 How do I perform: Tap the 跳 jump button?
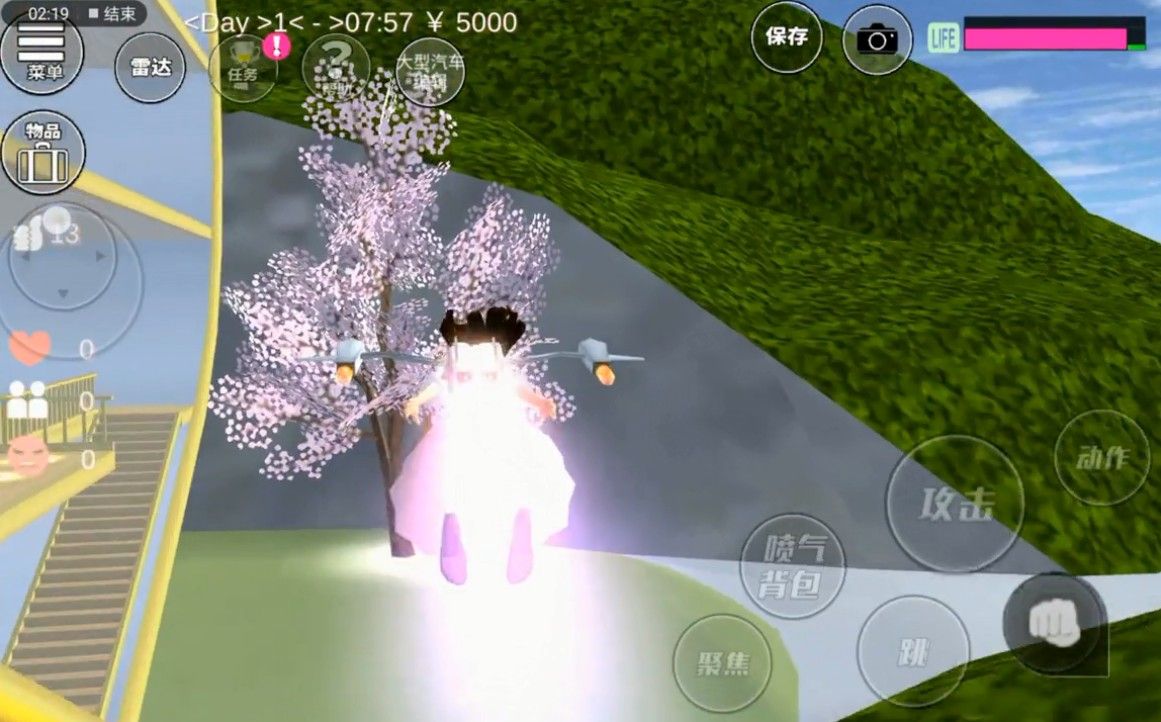pos(913,651)
